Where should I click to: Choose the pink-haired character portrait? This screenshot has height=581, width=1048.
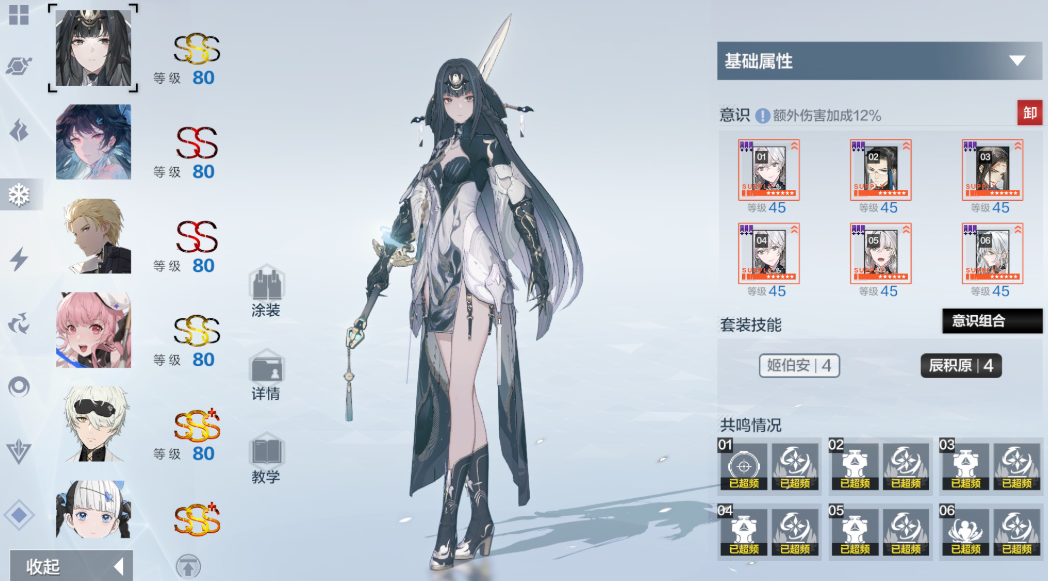click(x=93, y=330)
